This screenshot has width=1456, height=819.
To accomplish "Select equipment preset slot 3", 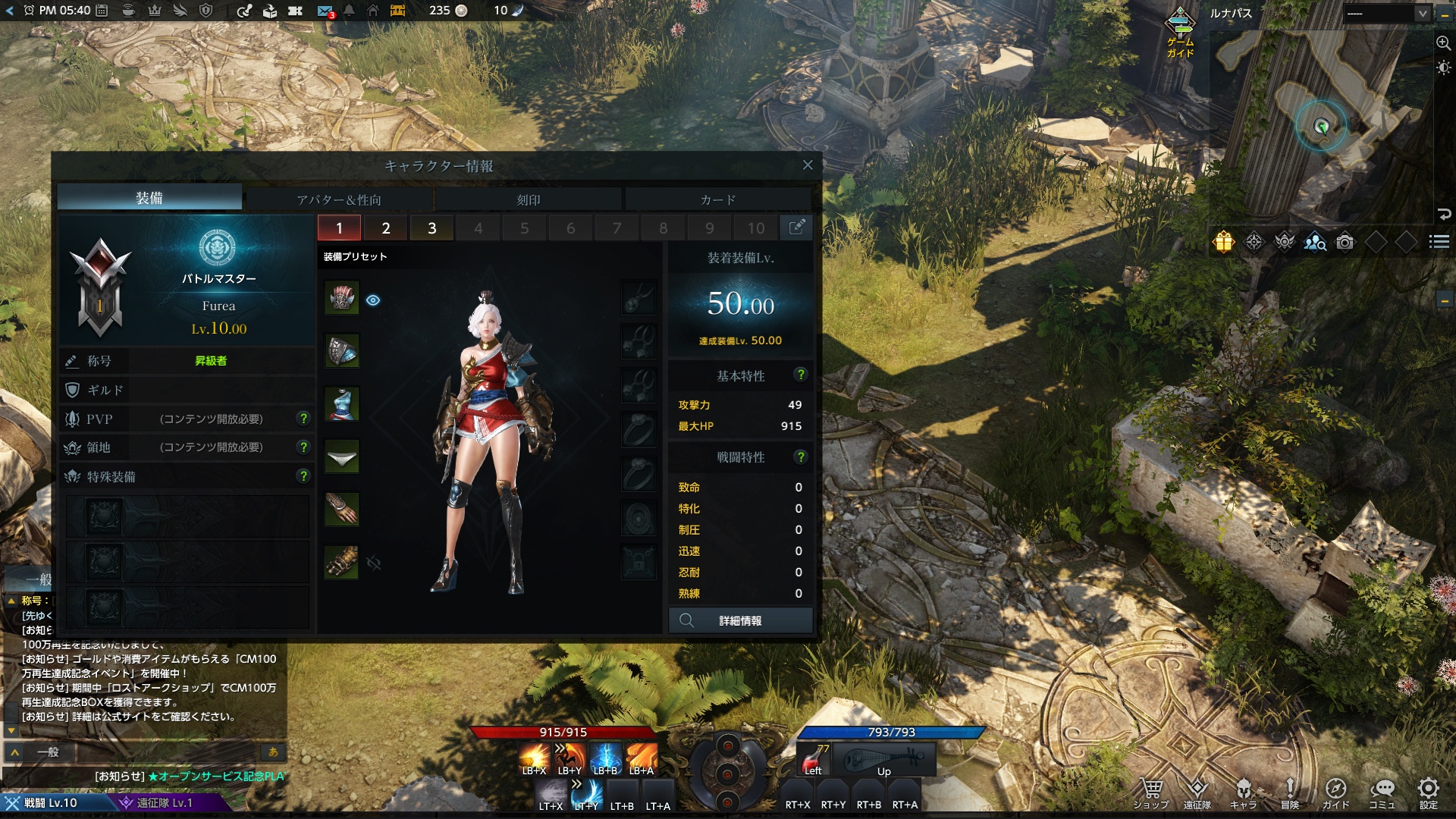I will pos(433,227).
